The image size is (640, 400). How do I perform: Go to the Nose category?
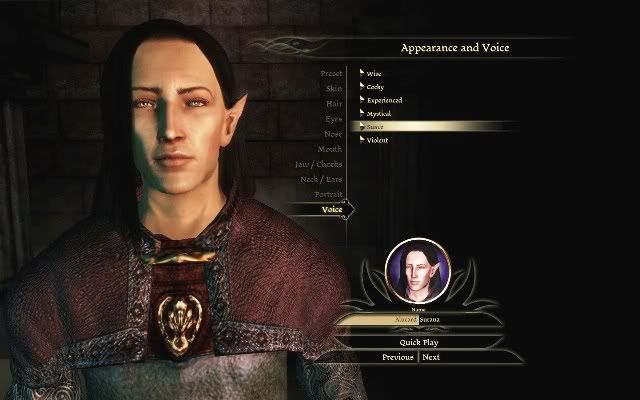click(x=332, y=134)
